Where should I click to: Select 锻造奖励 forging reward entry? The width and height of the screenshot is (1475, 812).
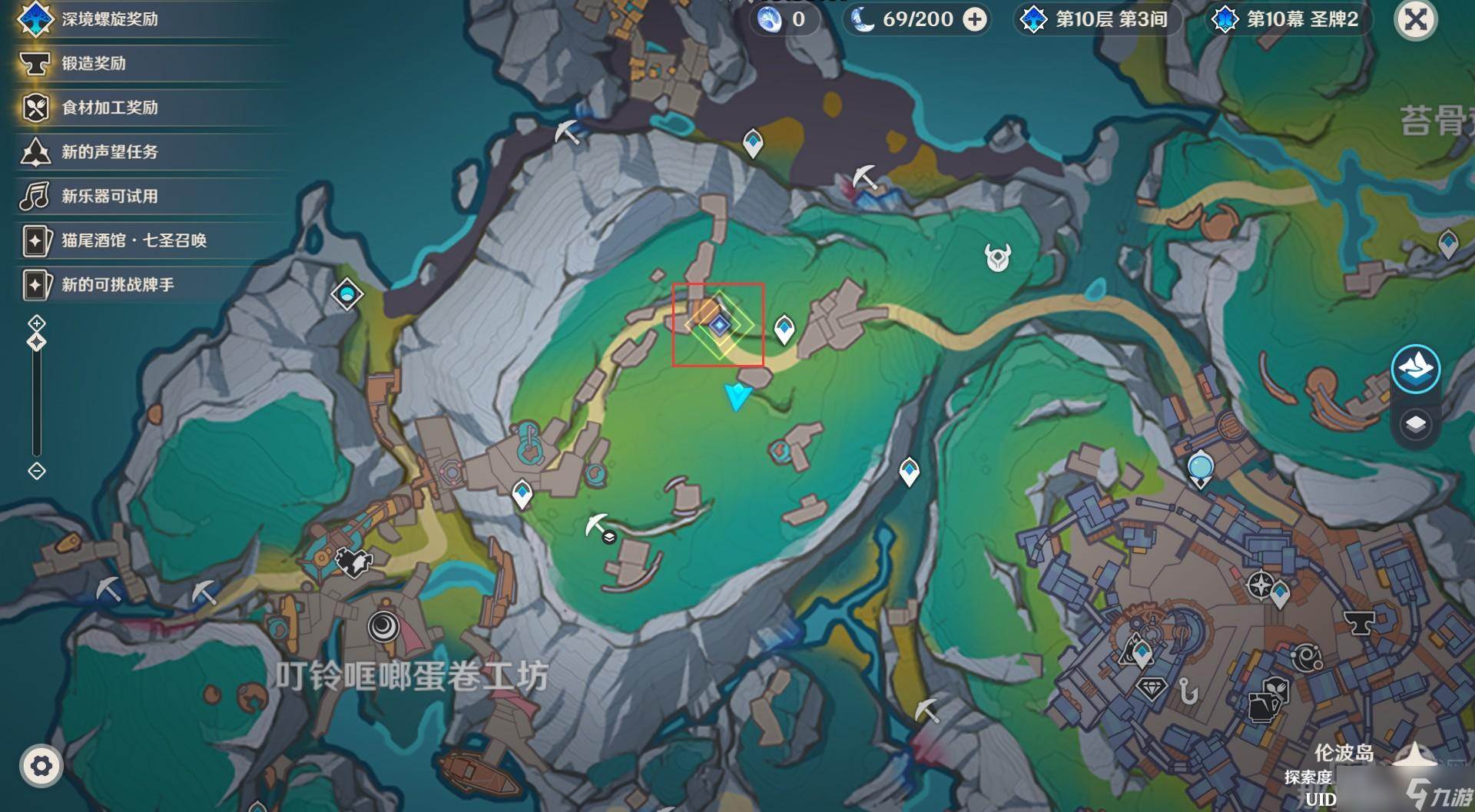point(93,64)
